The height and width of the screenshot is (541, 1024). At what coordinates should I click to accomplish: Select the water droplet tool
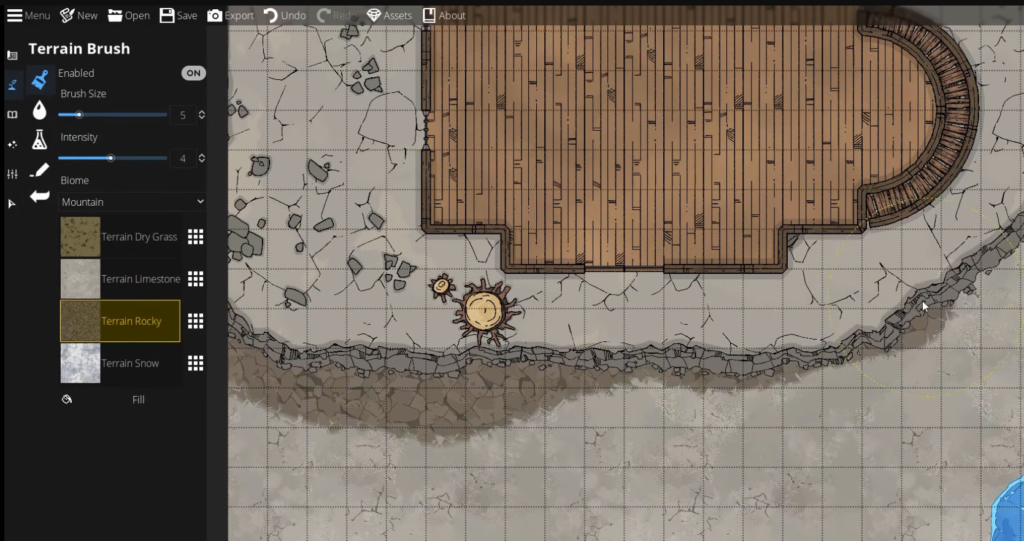[x=40, y=109]
